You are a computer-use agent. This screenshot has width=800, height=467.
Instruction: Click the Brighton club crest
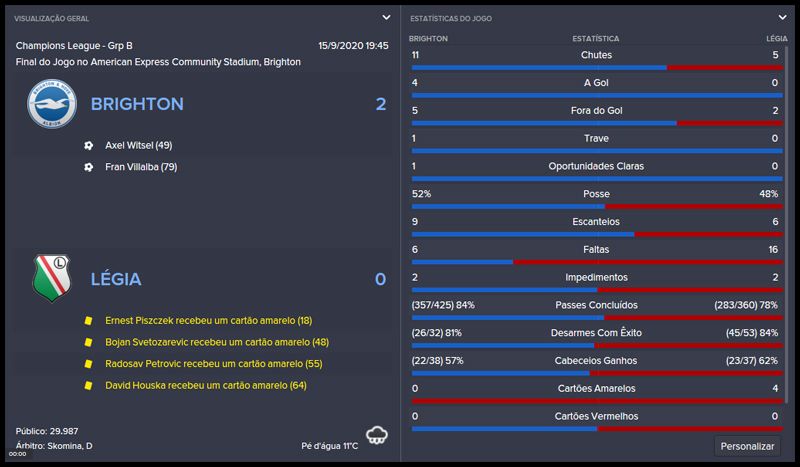(x=52, y=104)
